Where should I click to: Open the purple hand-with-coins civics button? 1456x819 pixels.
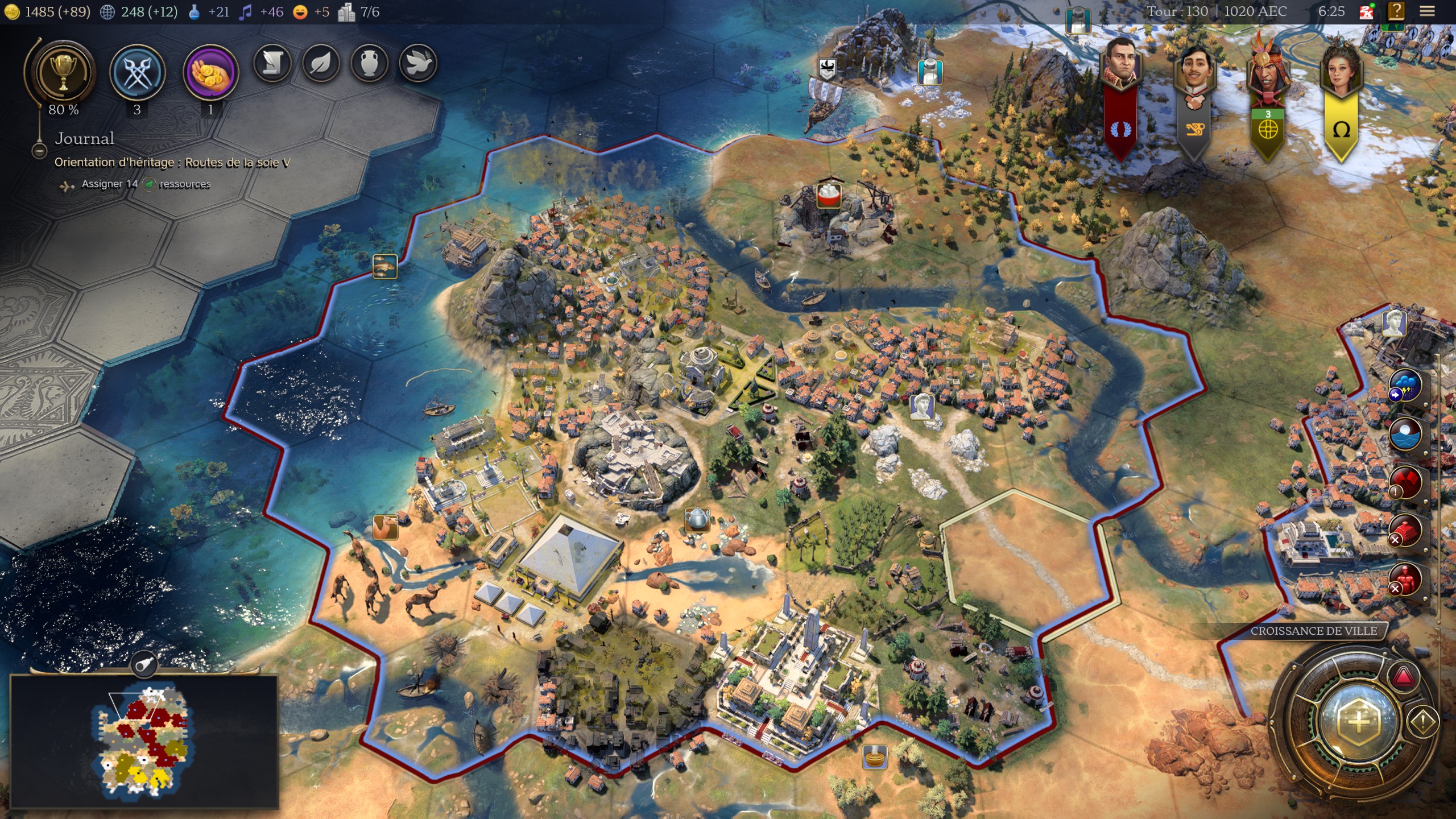tap(210, 73)
